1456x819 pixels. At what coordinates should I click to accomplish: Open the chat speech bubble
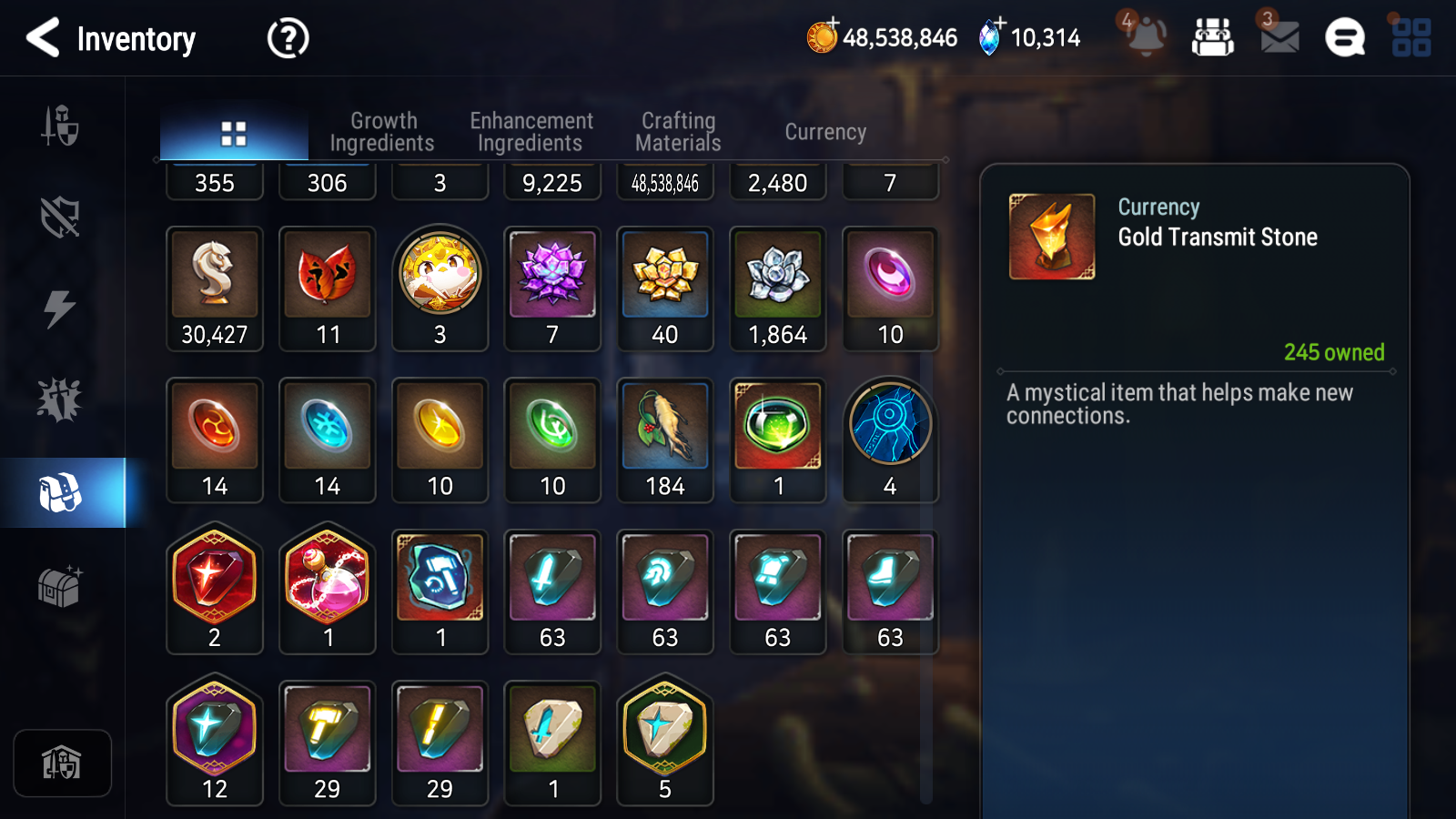(x=1345, y=38)
